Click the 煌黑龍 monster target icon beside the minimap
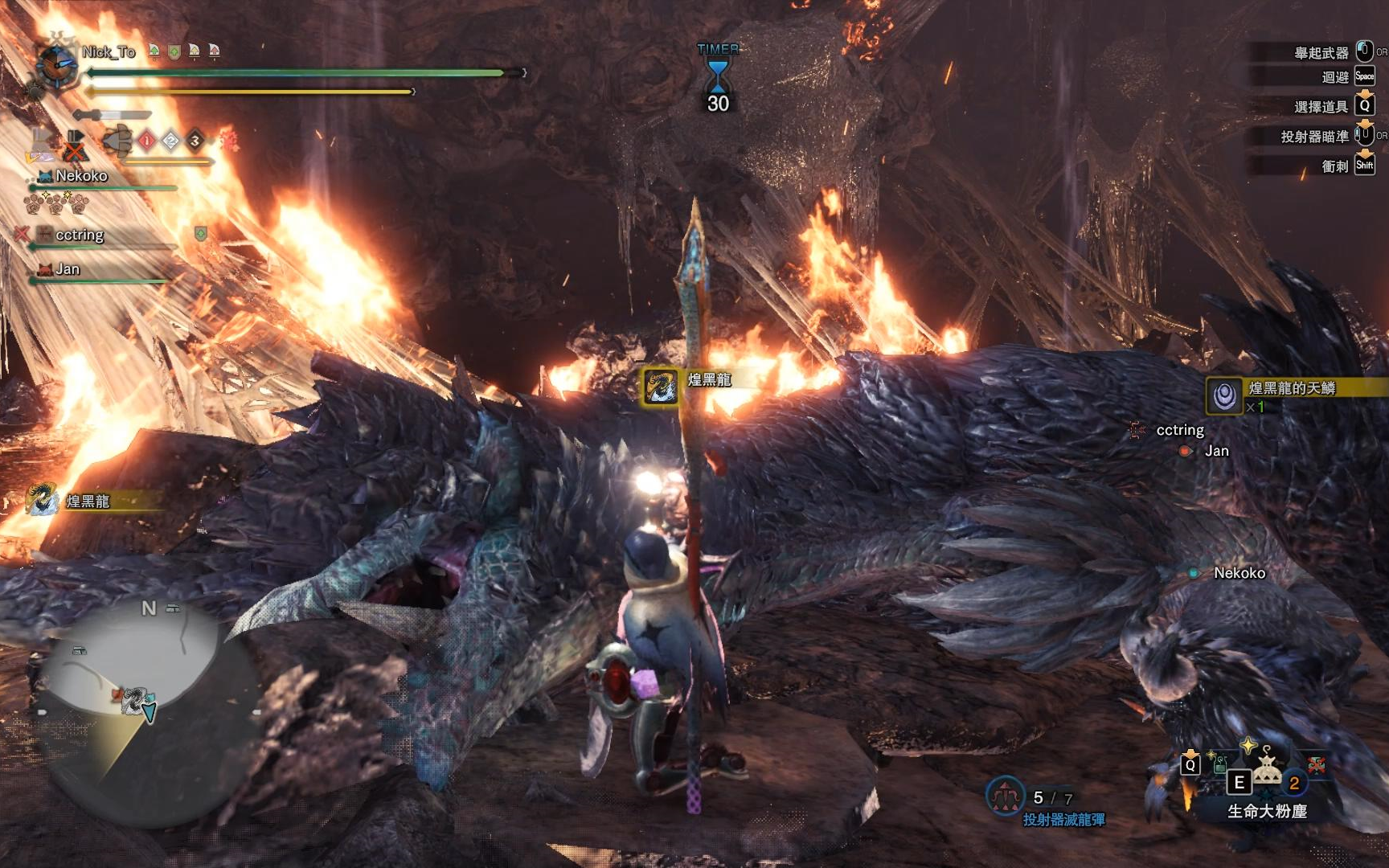Image resolution: width=1389 pixels, height=868 pixels. pos(43,499)
